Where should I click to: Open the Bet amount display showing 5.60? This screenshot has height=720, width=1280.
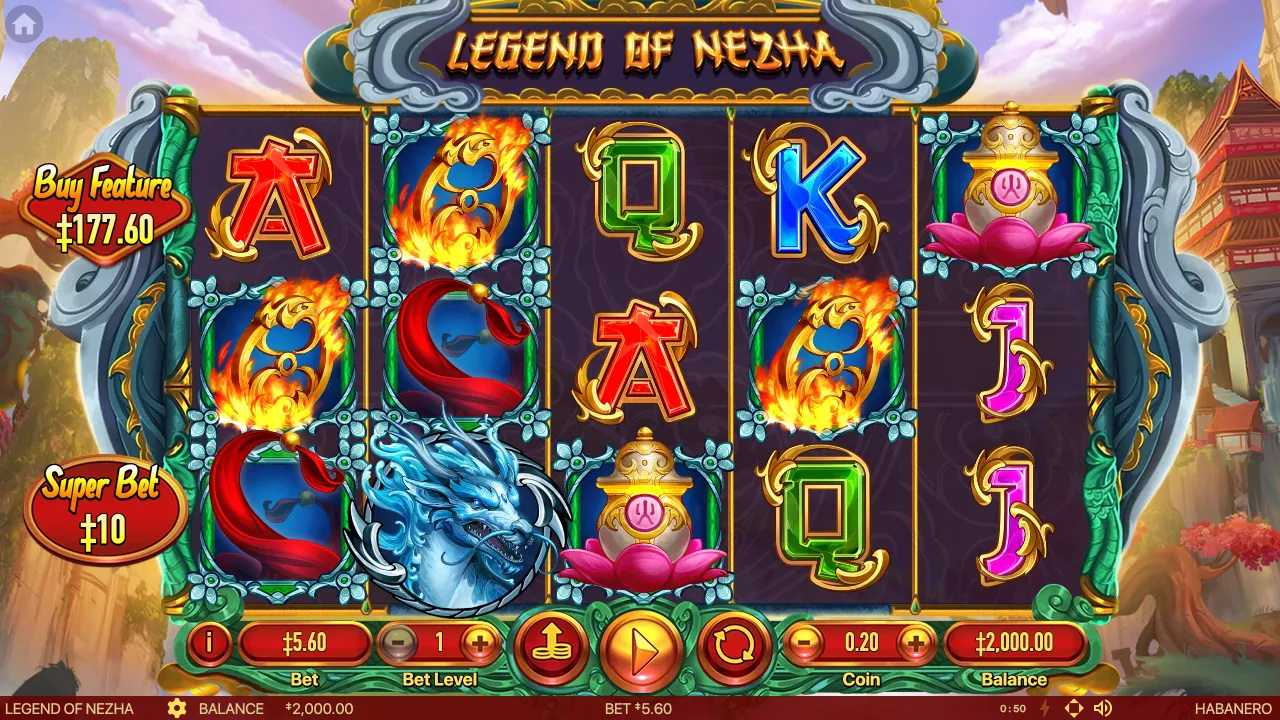point(306,643)
